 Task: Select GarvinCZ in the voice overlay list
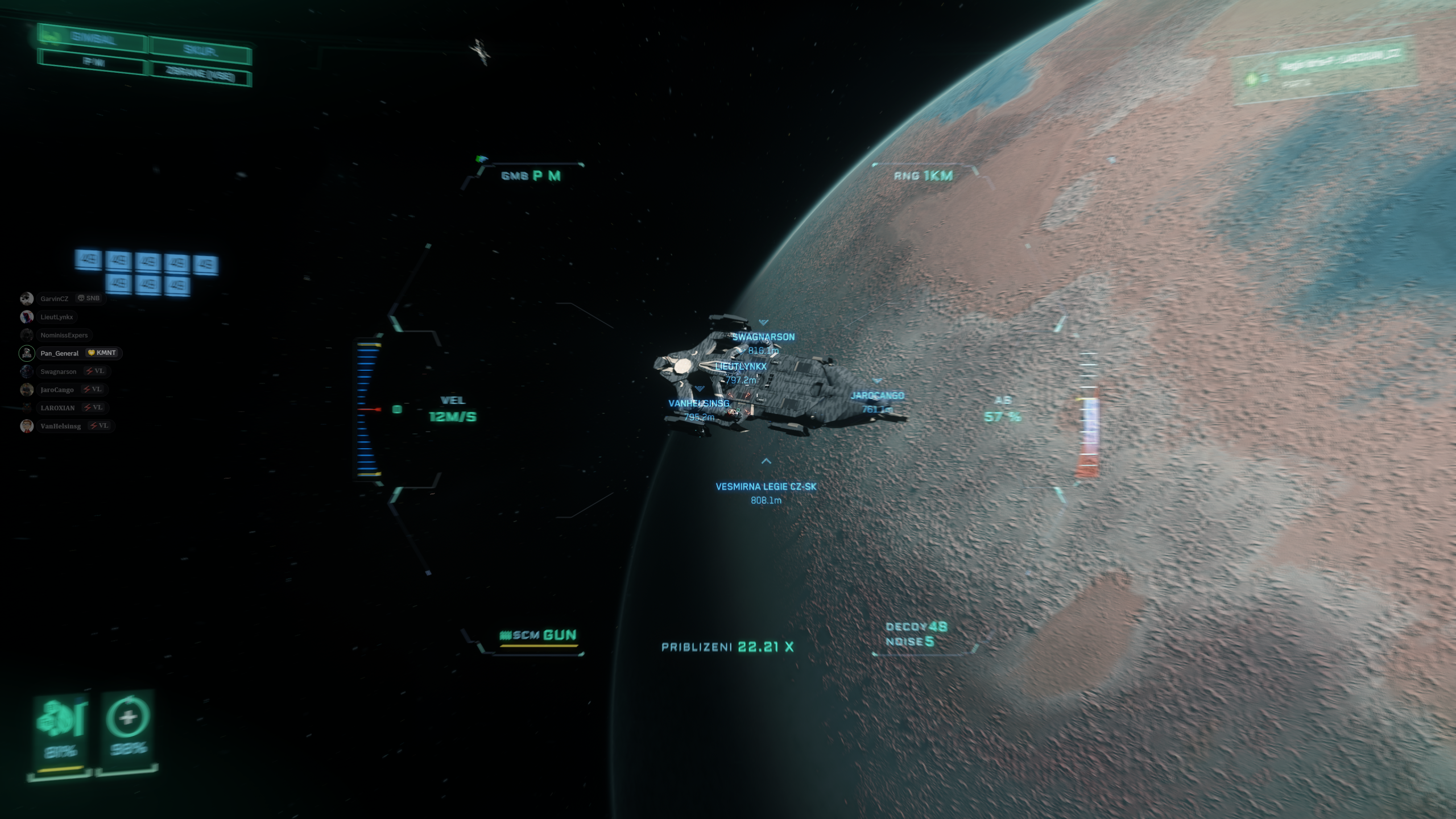tap(54, 299)
